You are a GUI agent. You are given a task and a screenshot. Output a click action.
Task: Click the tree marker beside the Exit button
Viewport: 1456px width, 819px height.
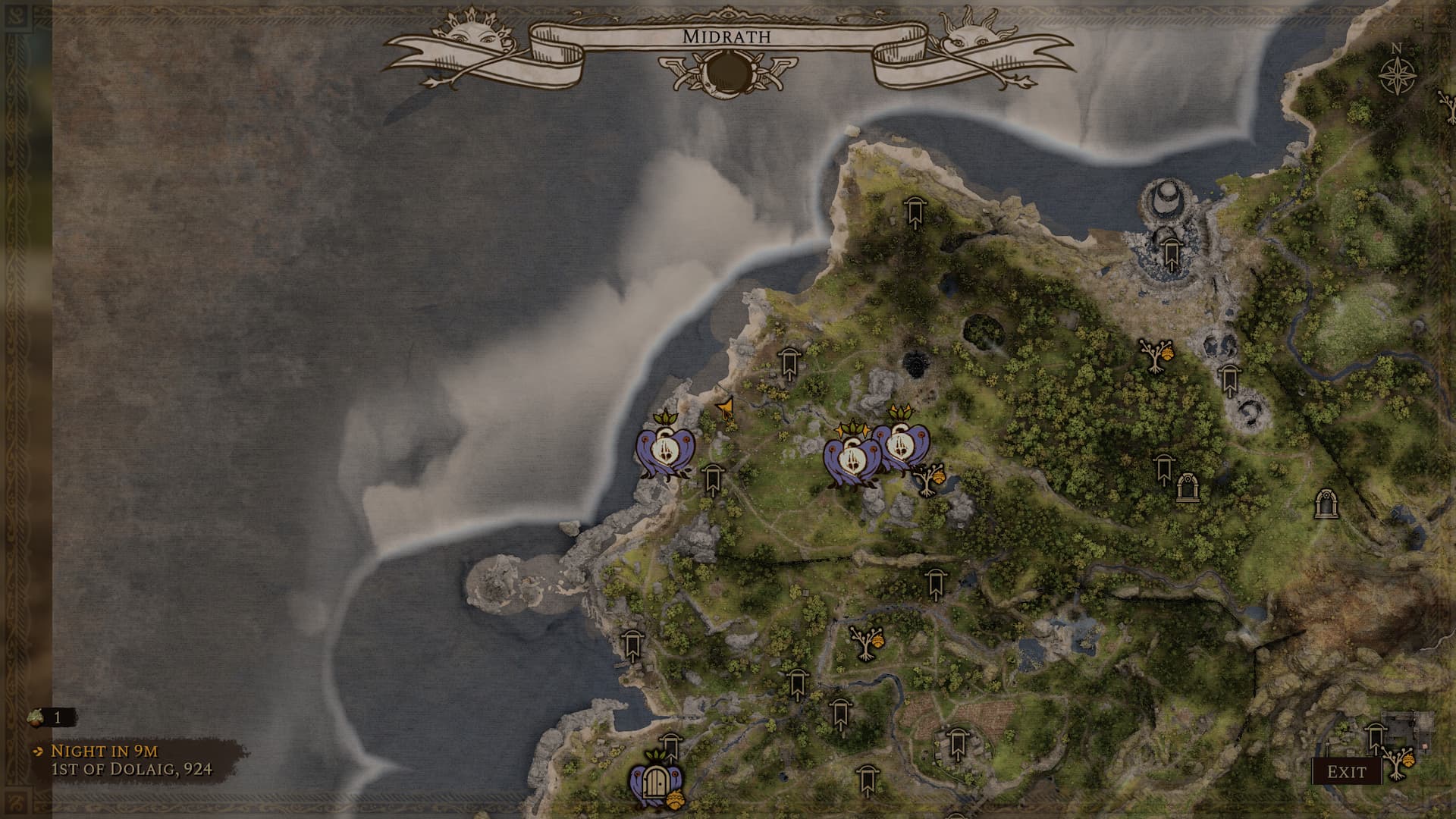pos(1397,764)
